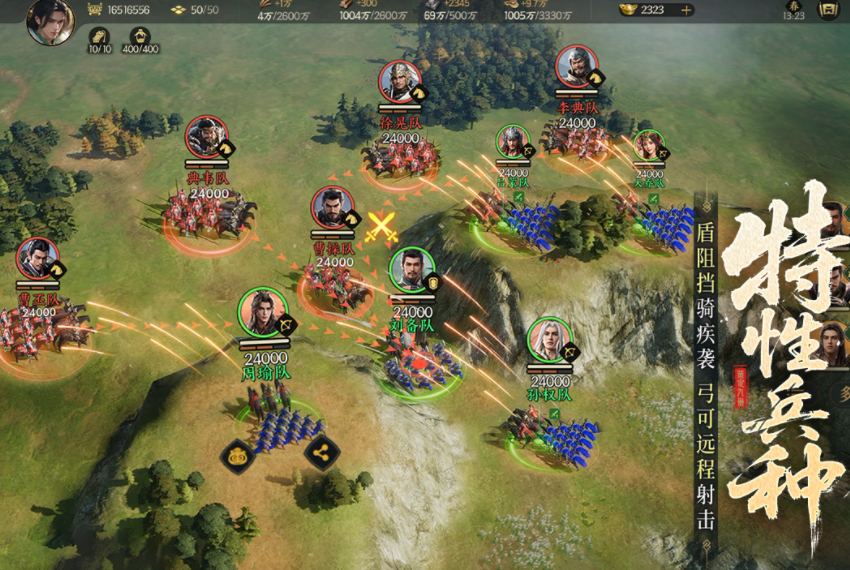The image size is (850, 570).
Task: Select Lü Meng's army portrait (吕蒙队)
Action: [x=512, y=142]
